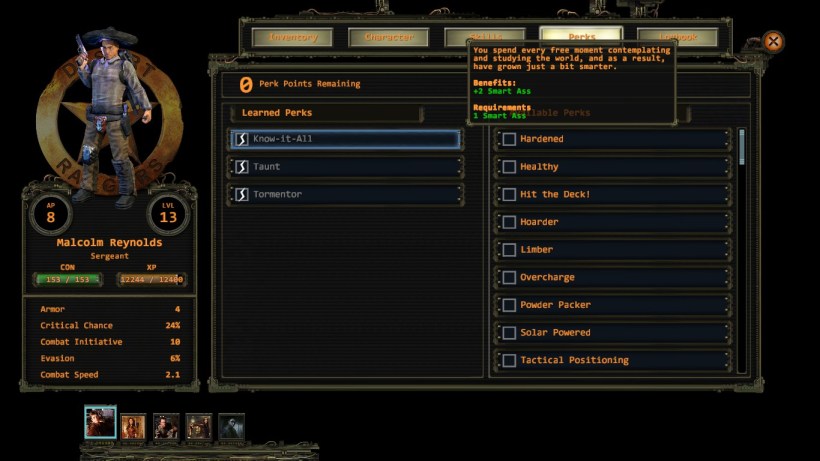Viewport: 820px width, 461px height.
Task: Toggle the Hit the Deck! perk
Action: [509, 194]
